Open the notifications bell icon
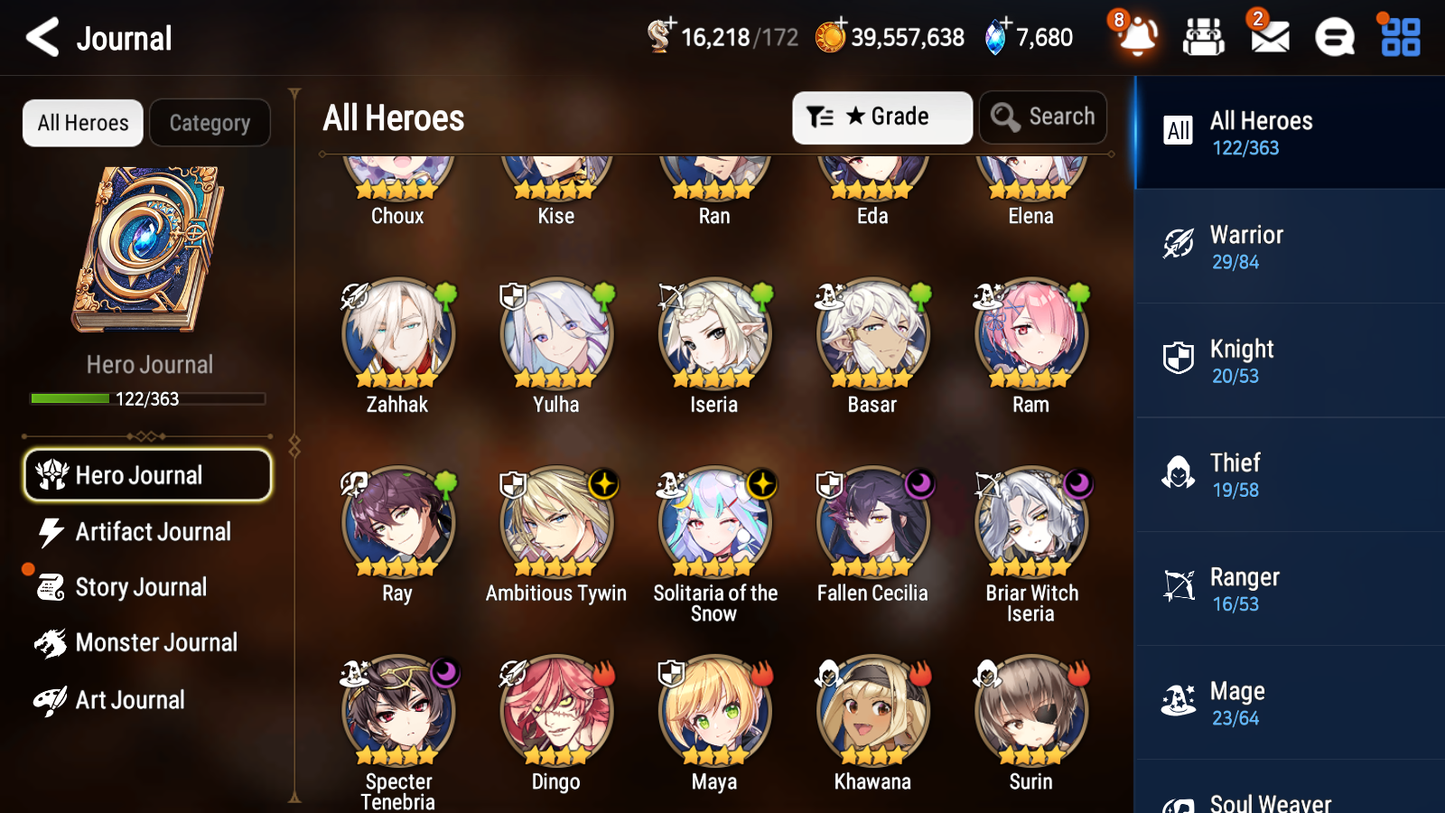Screen dimensions: 1445x813 click(1137, 36)
